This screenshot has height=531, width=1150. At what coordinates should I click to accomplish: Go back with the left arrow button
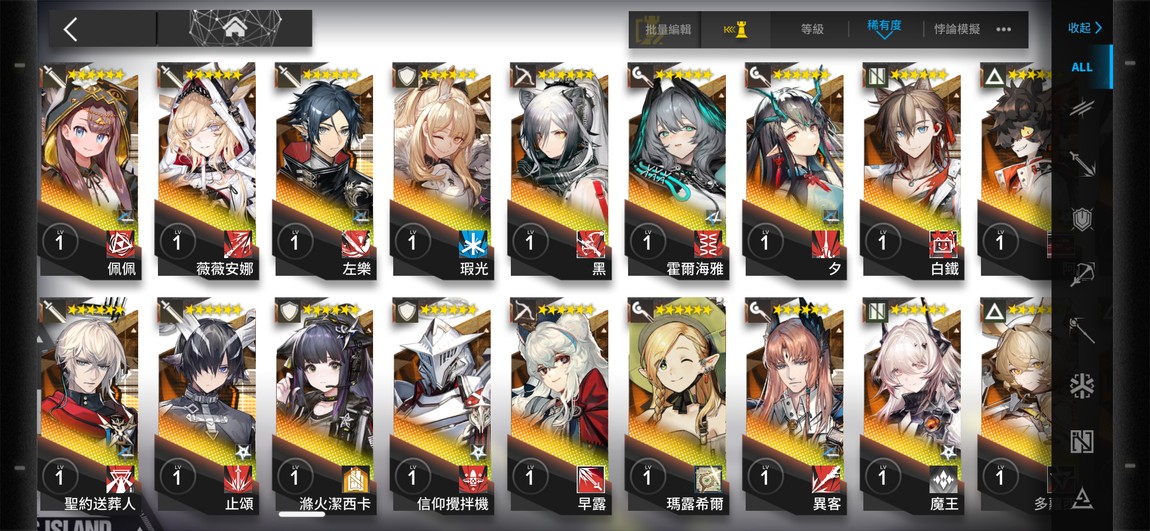pyautogui.click(x=71, y=29)
